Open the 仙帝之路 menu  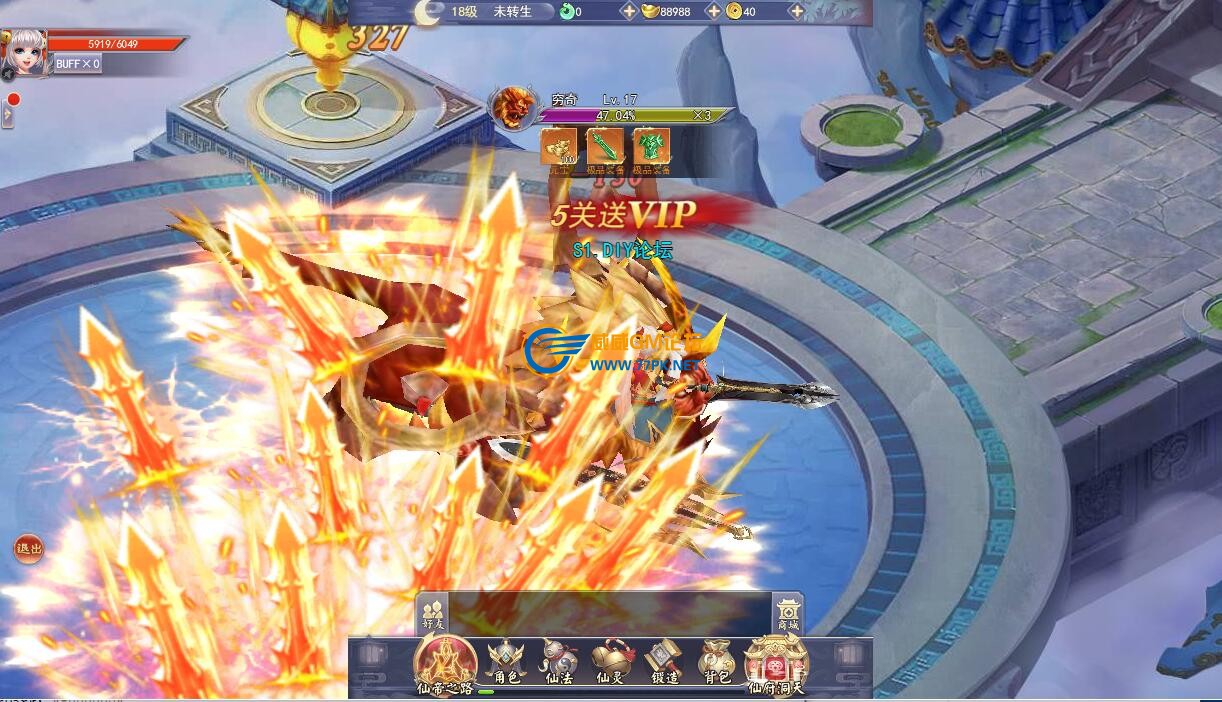click(445, 663)
